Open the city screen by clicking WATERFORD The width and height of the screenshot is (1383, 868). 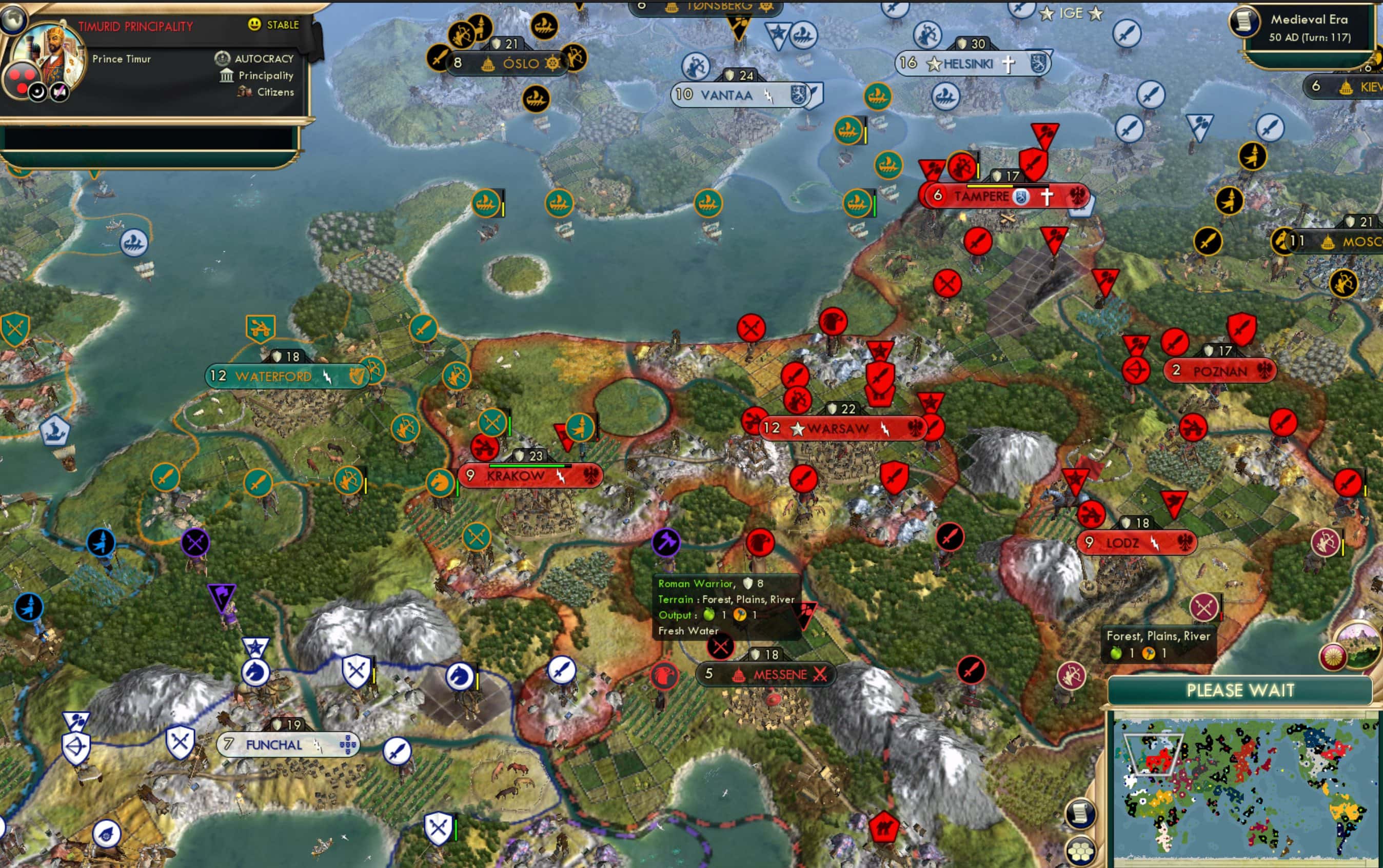coord(274,377)
